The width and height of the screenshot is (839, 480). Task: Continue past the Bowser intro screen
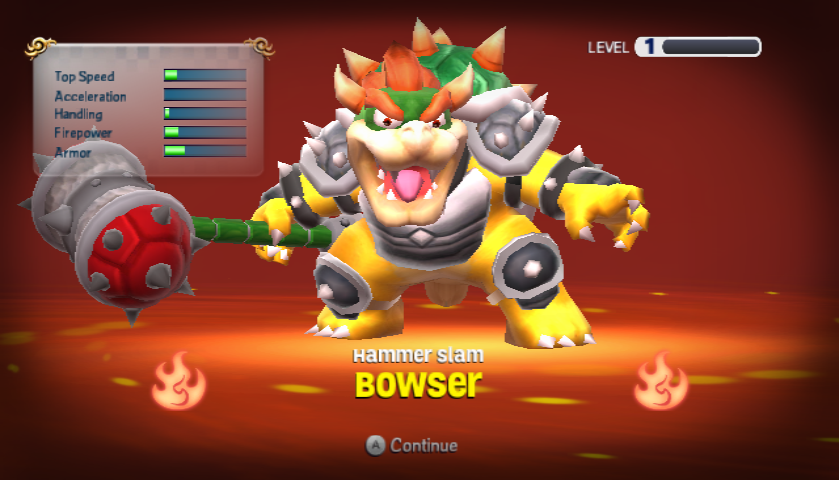coord(412,446)
